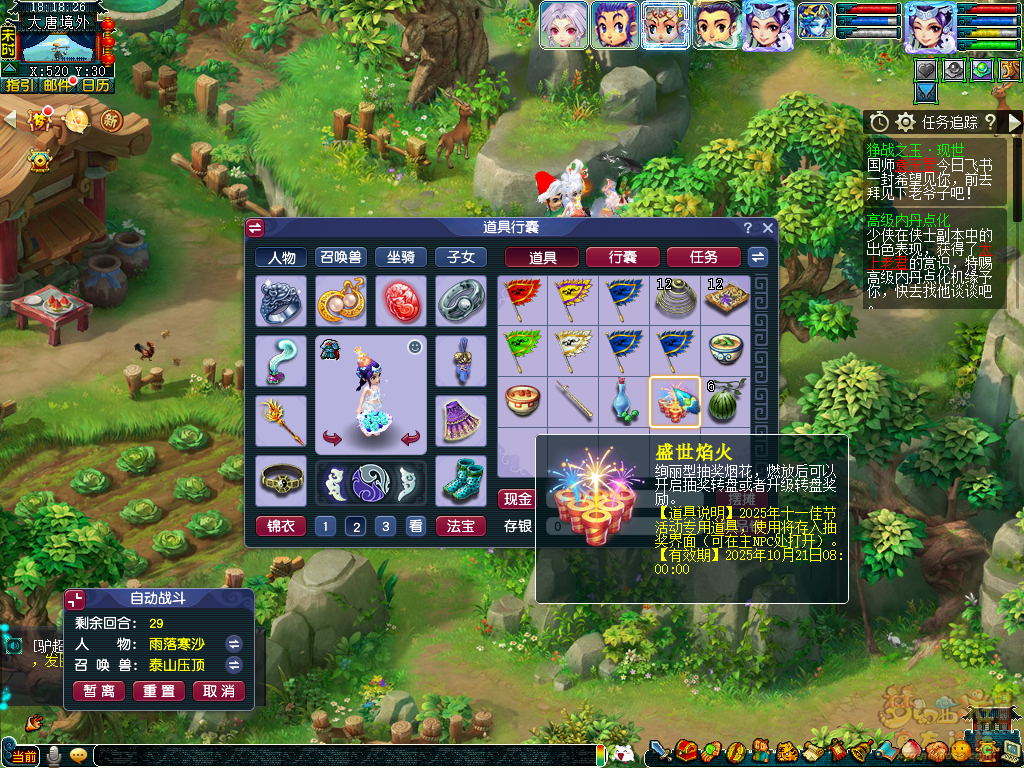Open the 锦衣 costume panel

(x=281, y=526)
